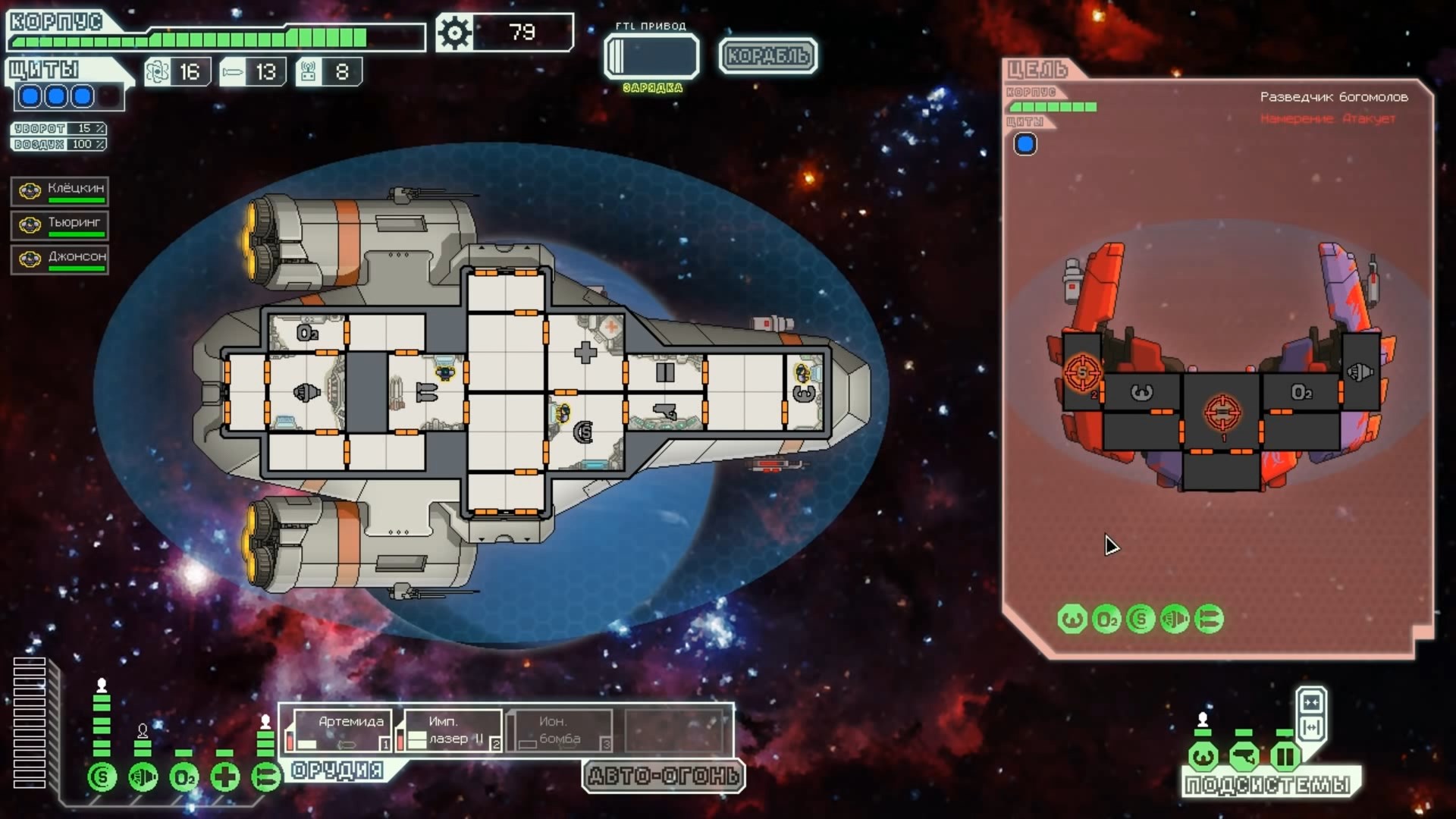Viewport: 1456px width, 819px height.
Task: Click the engines system power icon
Action: click(143, 777)
